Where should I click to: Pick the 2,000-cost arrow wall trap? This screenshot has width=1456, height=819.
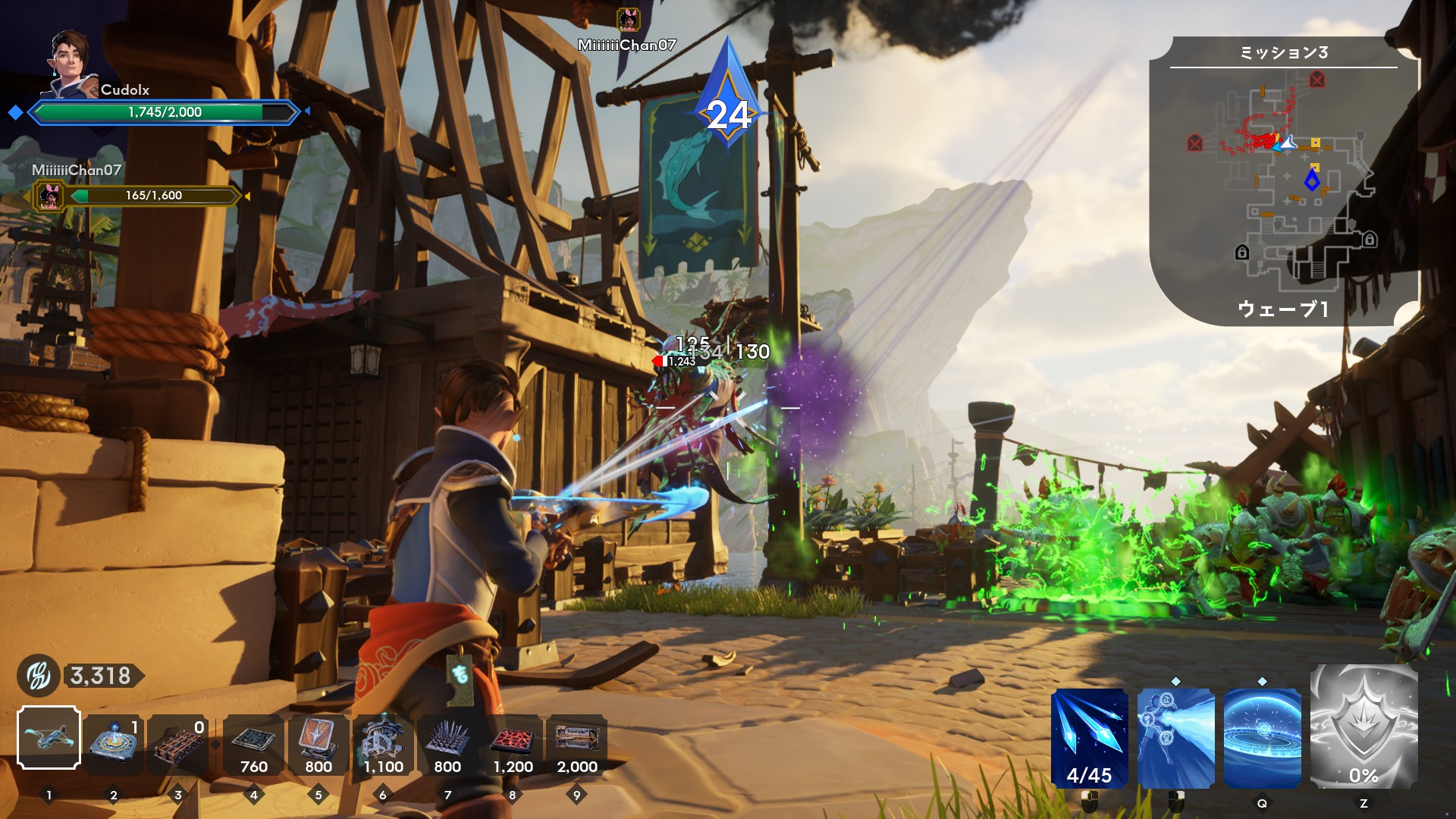tap(576, 743)
